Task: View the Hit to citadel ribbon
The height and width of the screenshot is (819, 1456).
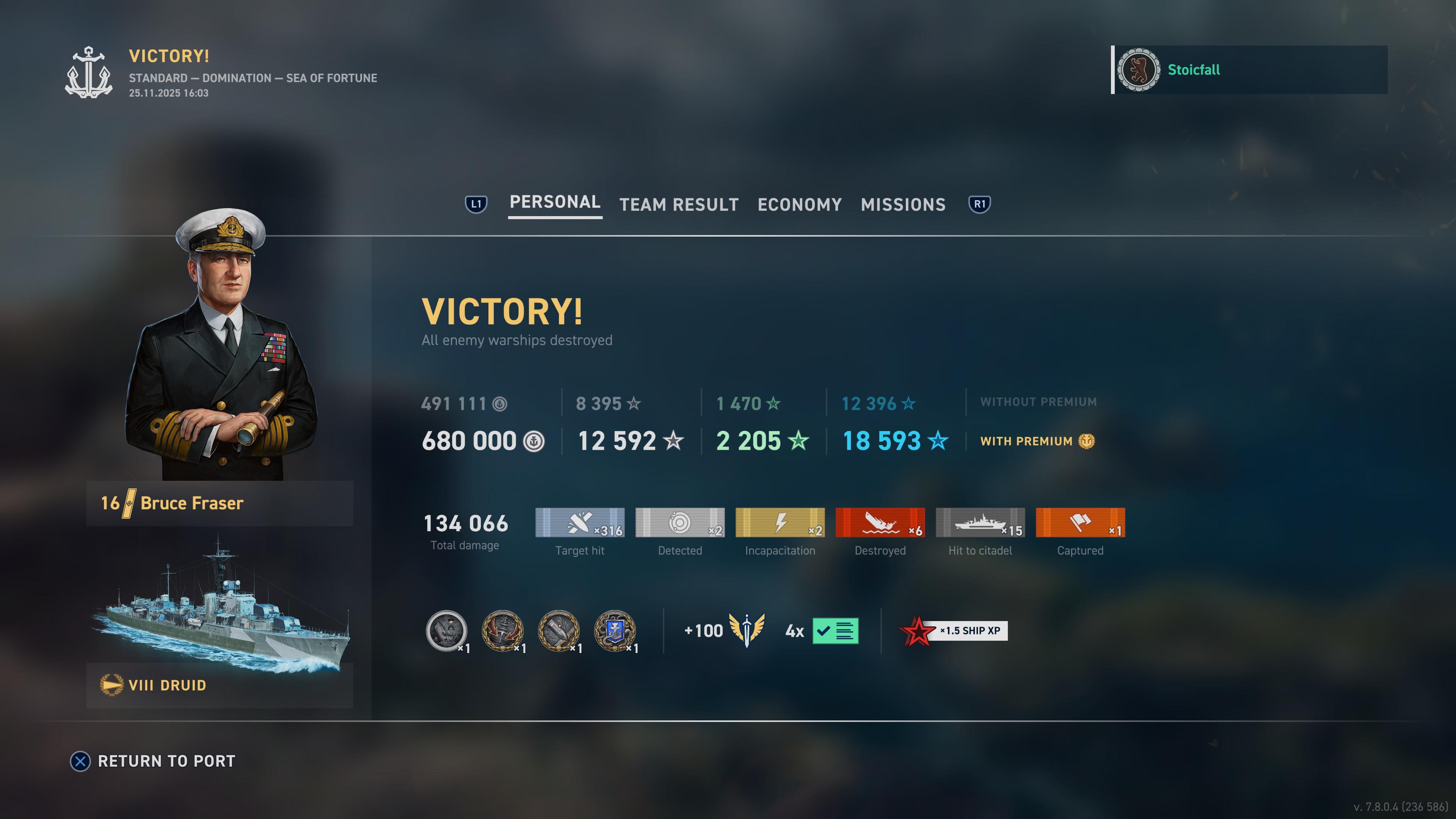Action: 979,522
